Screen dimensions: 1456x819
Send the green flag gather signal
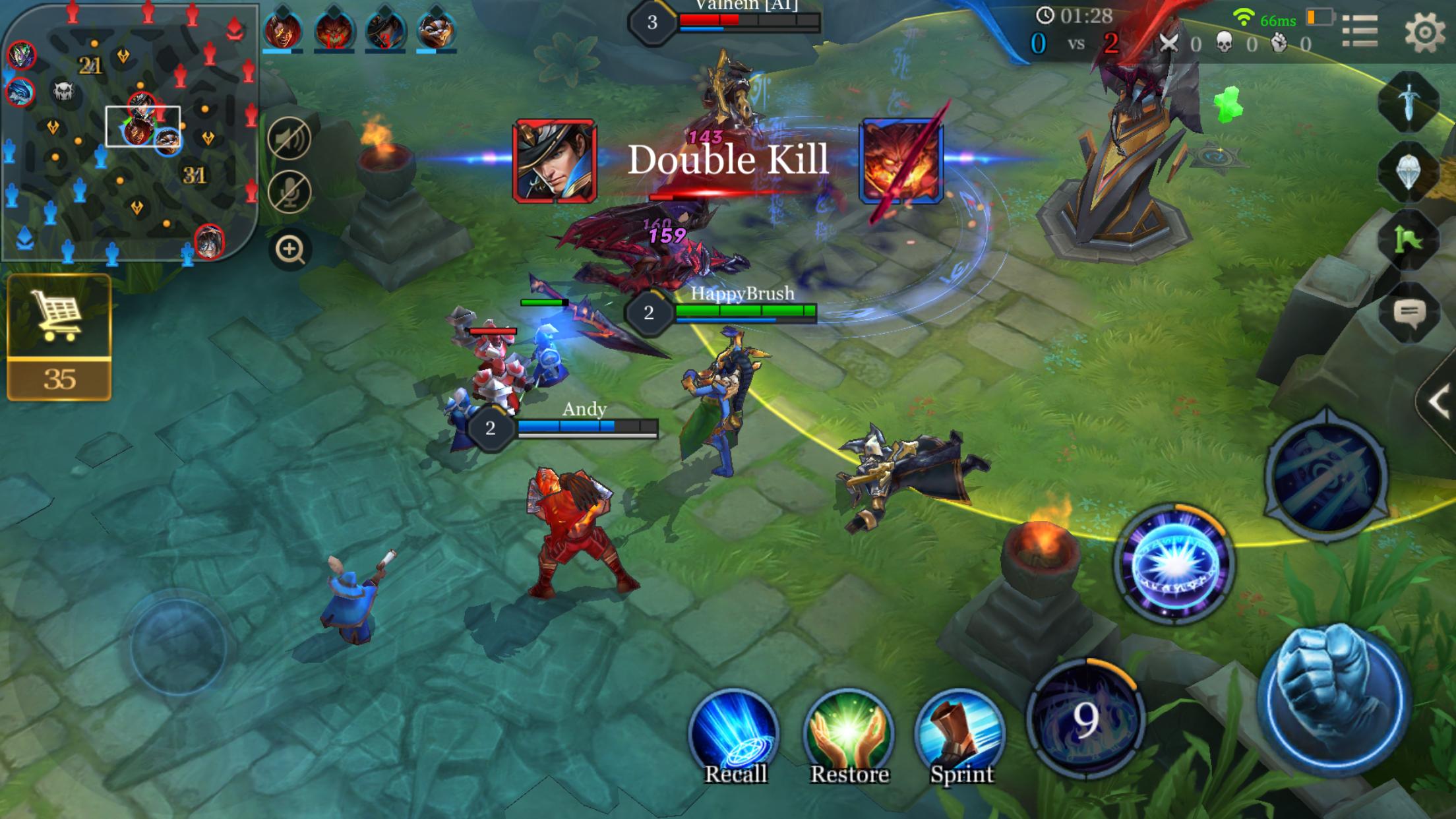pos(1409,241)
